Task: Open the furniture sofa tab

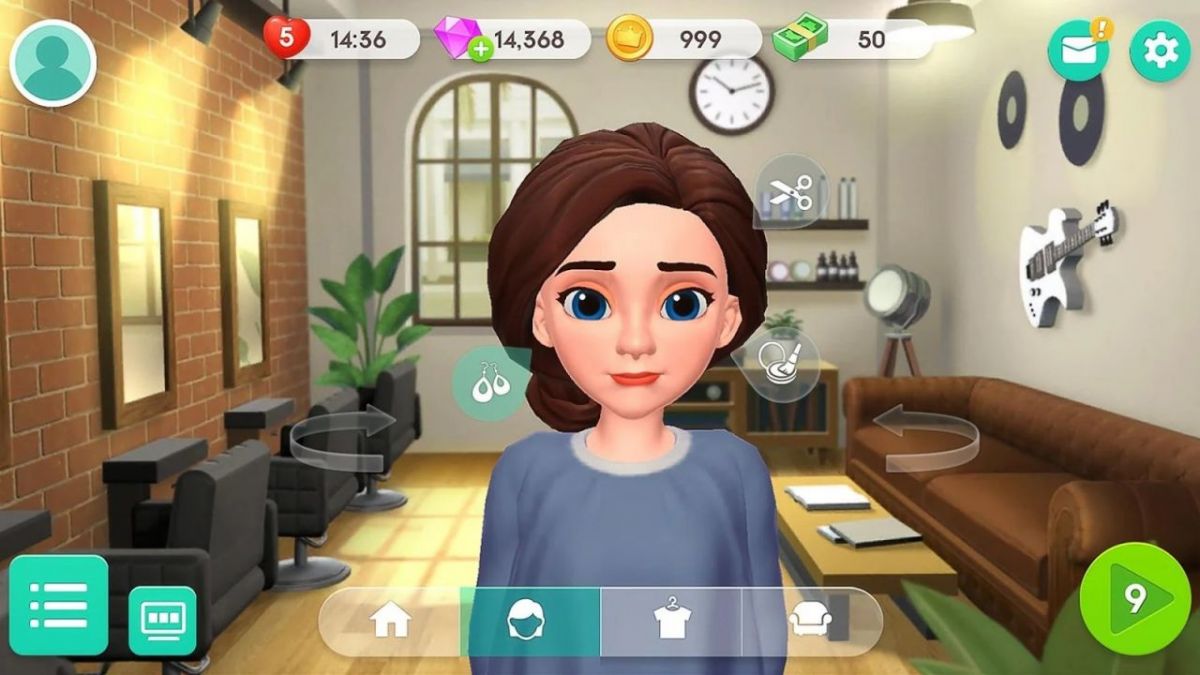Action: click(810, 622)
